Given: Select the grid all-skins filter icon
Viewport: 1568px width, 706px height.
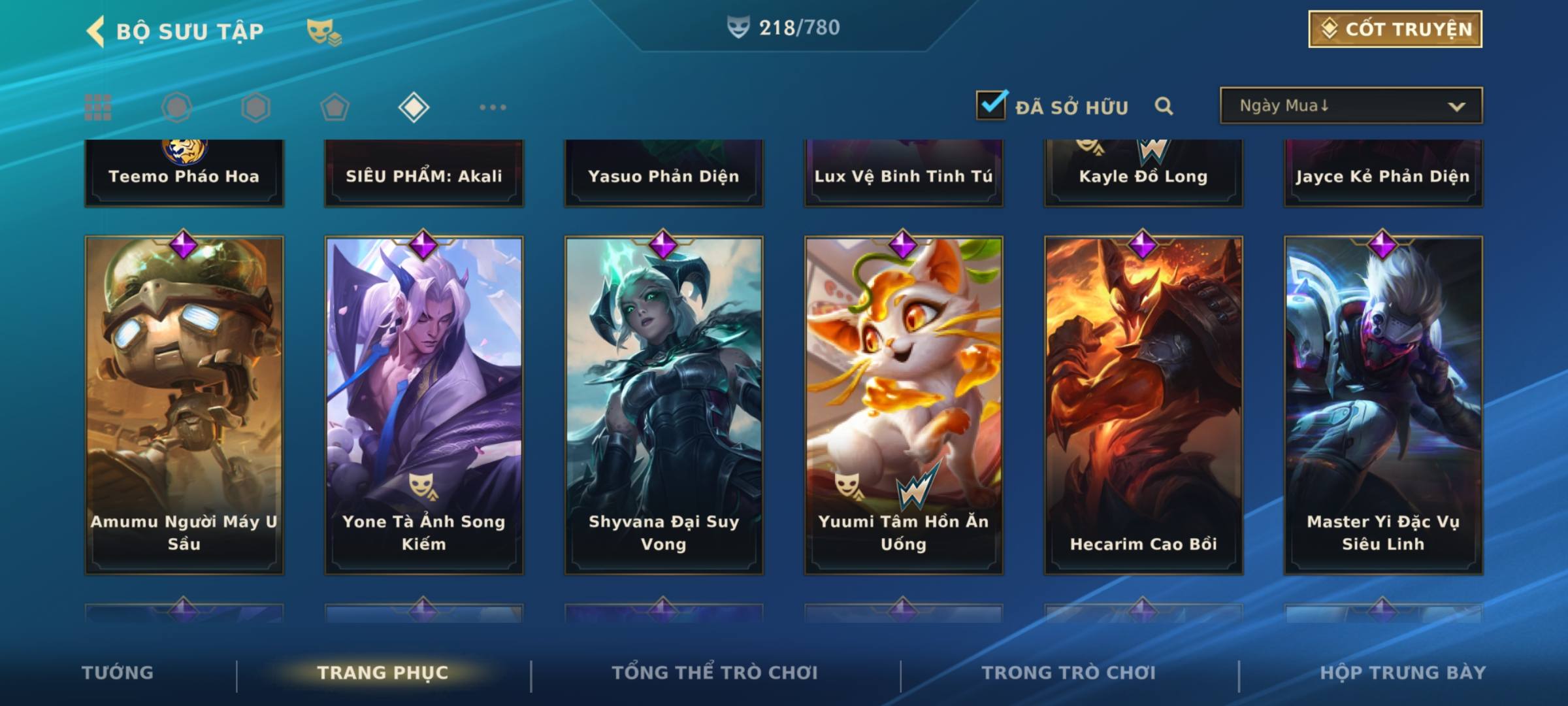Looking at the screenshot, I should coord(98,107).
